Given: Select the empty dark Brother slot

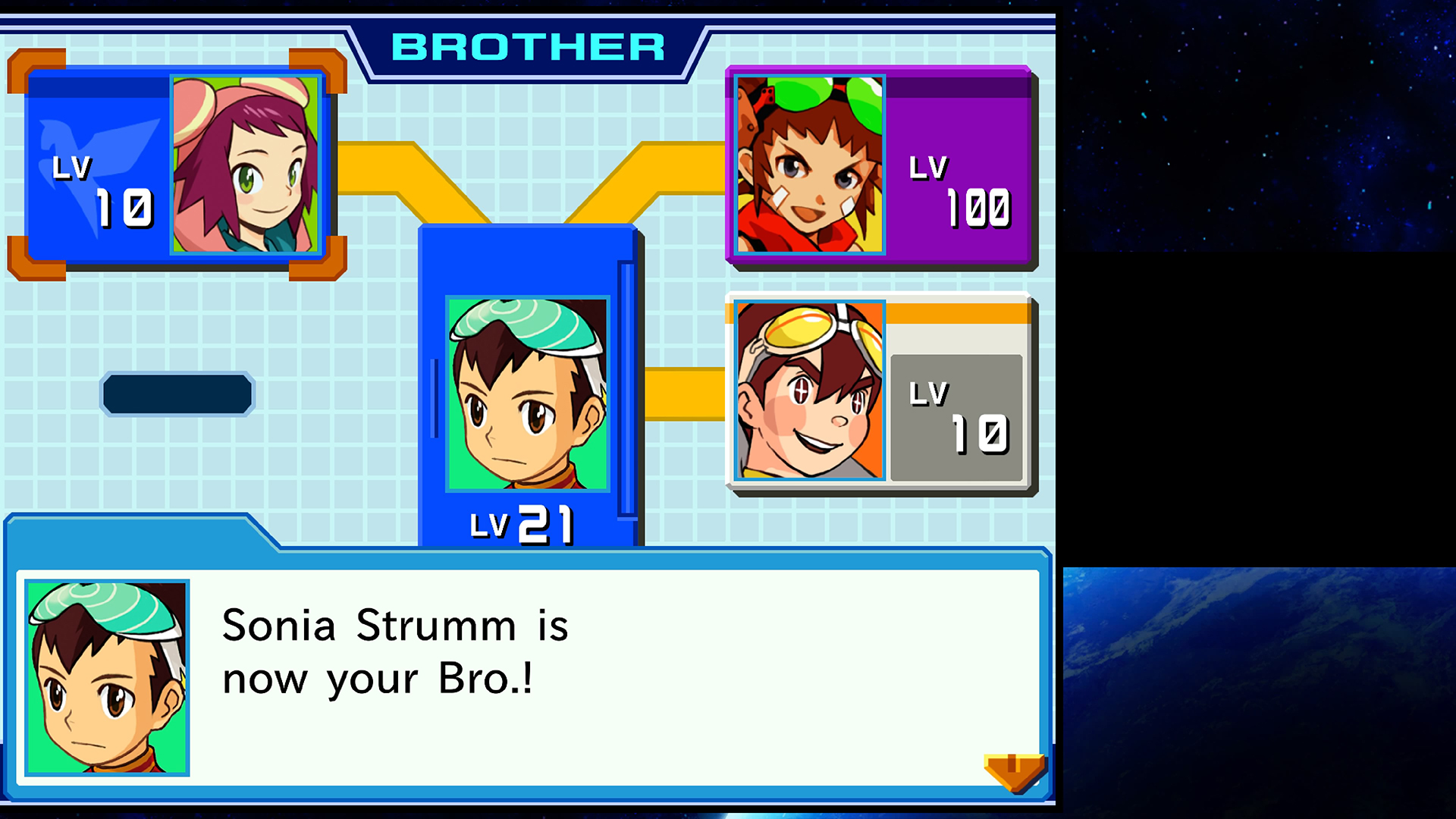Looking at the screenshot, I should (177, 394).
